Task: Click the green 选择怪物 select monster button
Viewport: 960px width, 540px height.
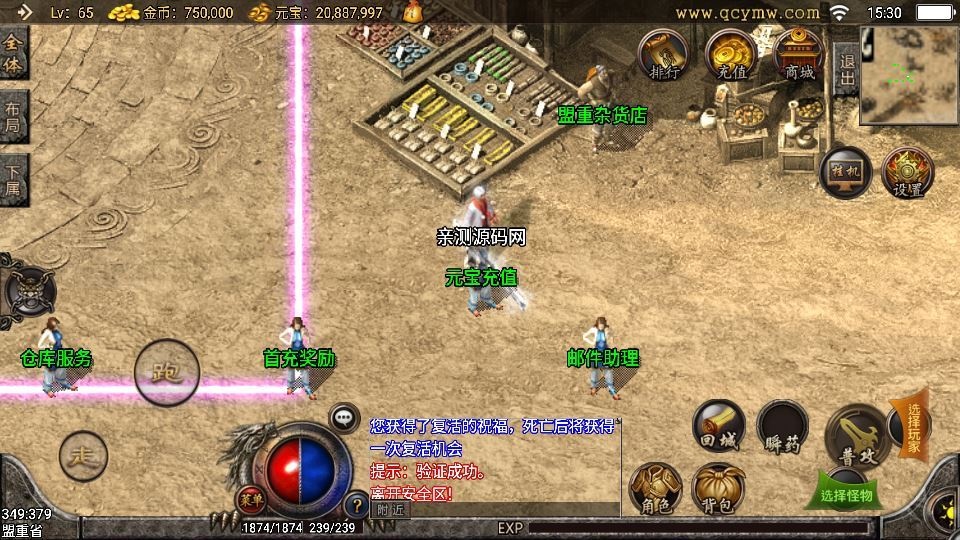Action: pyautogui.click(x=846, y=494)
